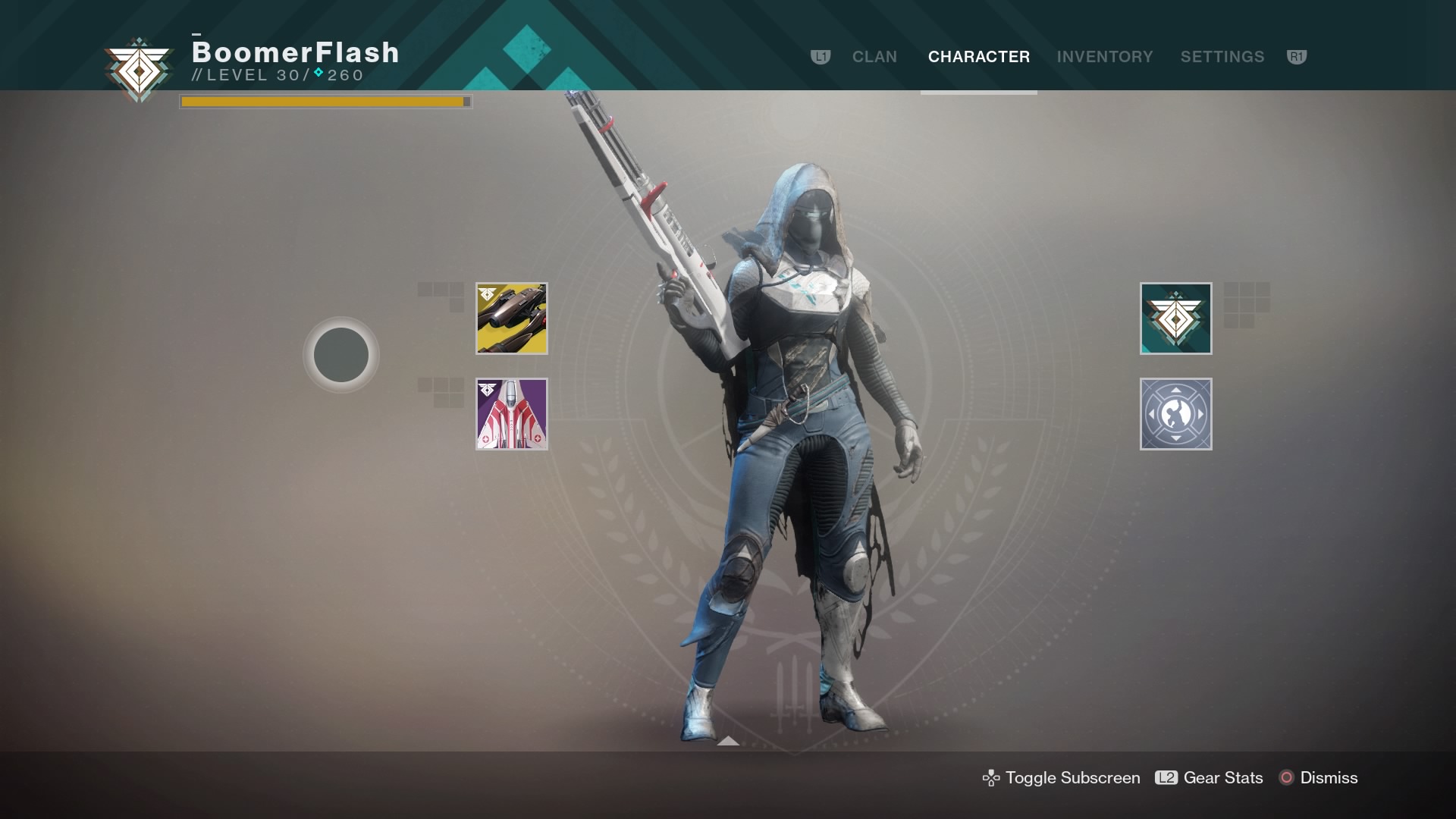This screenshot has width=1456, height=819.
Task: Select the empty subclass circle slot
Action: 341,354
